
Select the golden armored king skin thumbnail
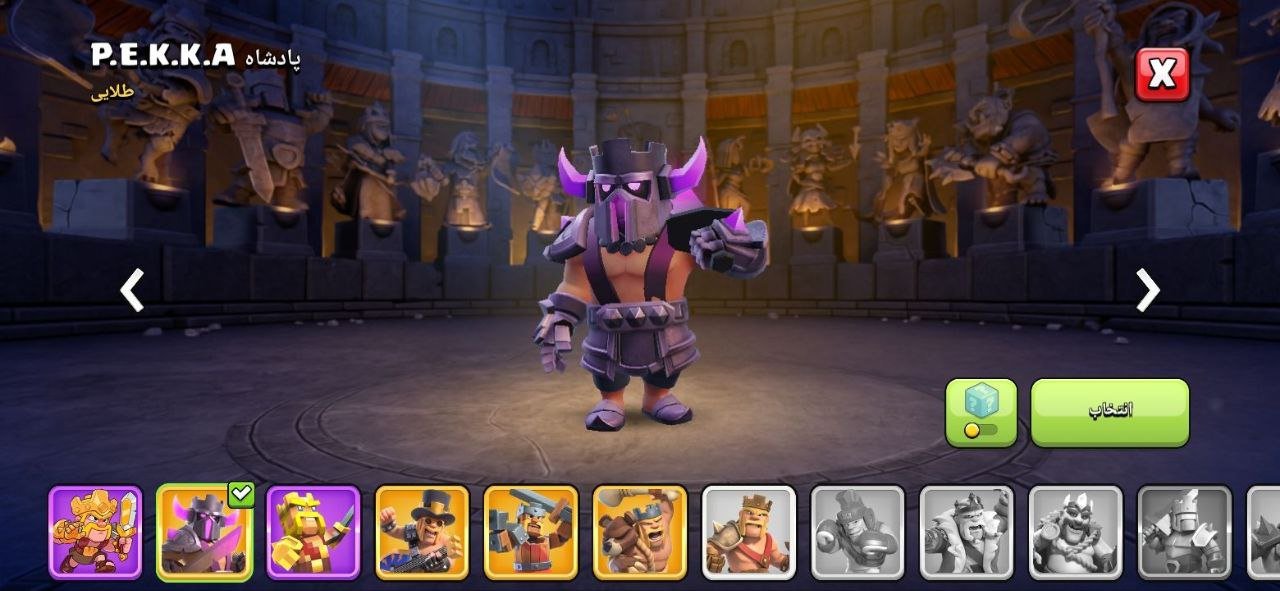[x=95, y=532]
